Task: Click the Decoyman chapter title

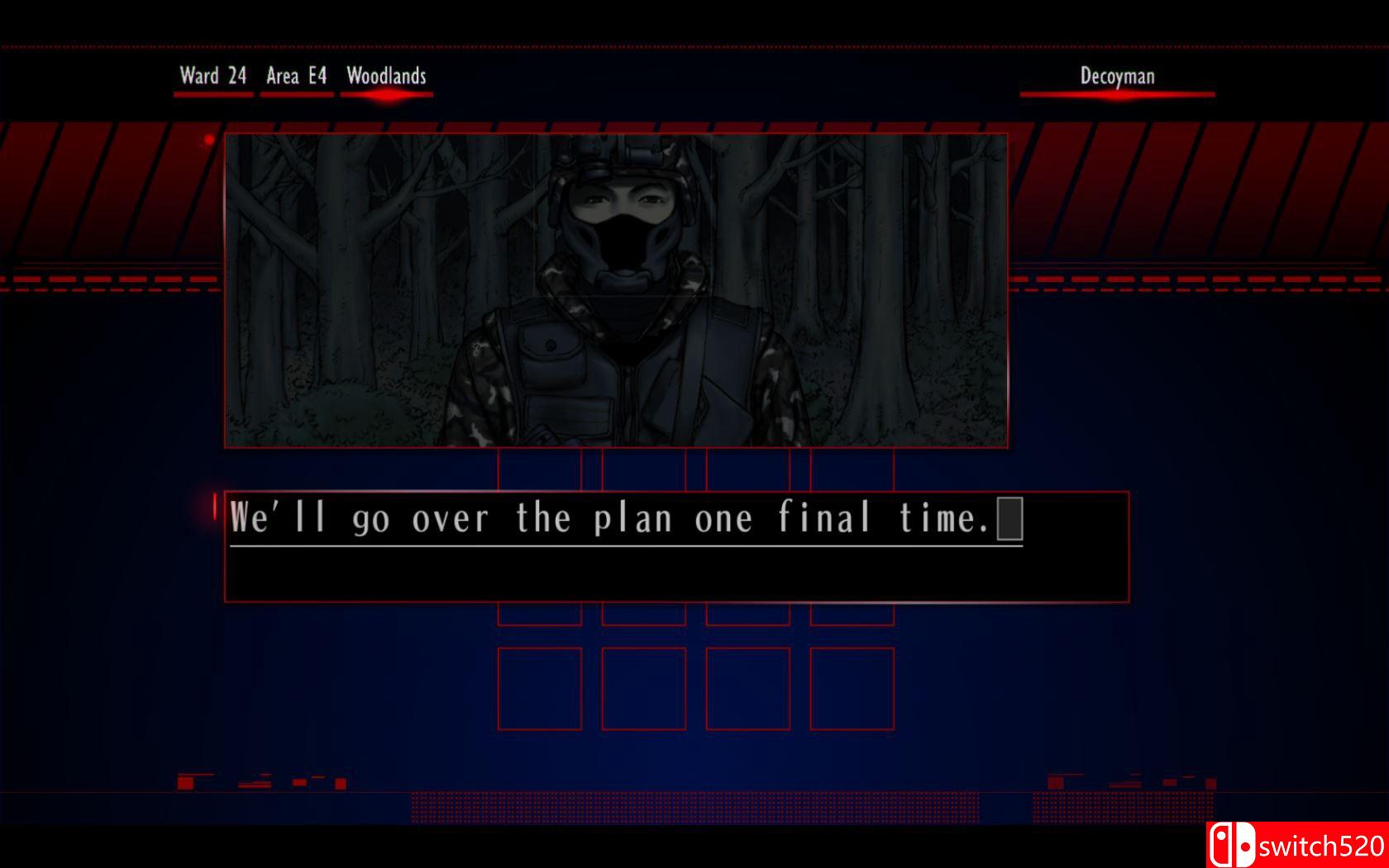Action: (x=1118, y=77)
